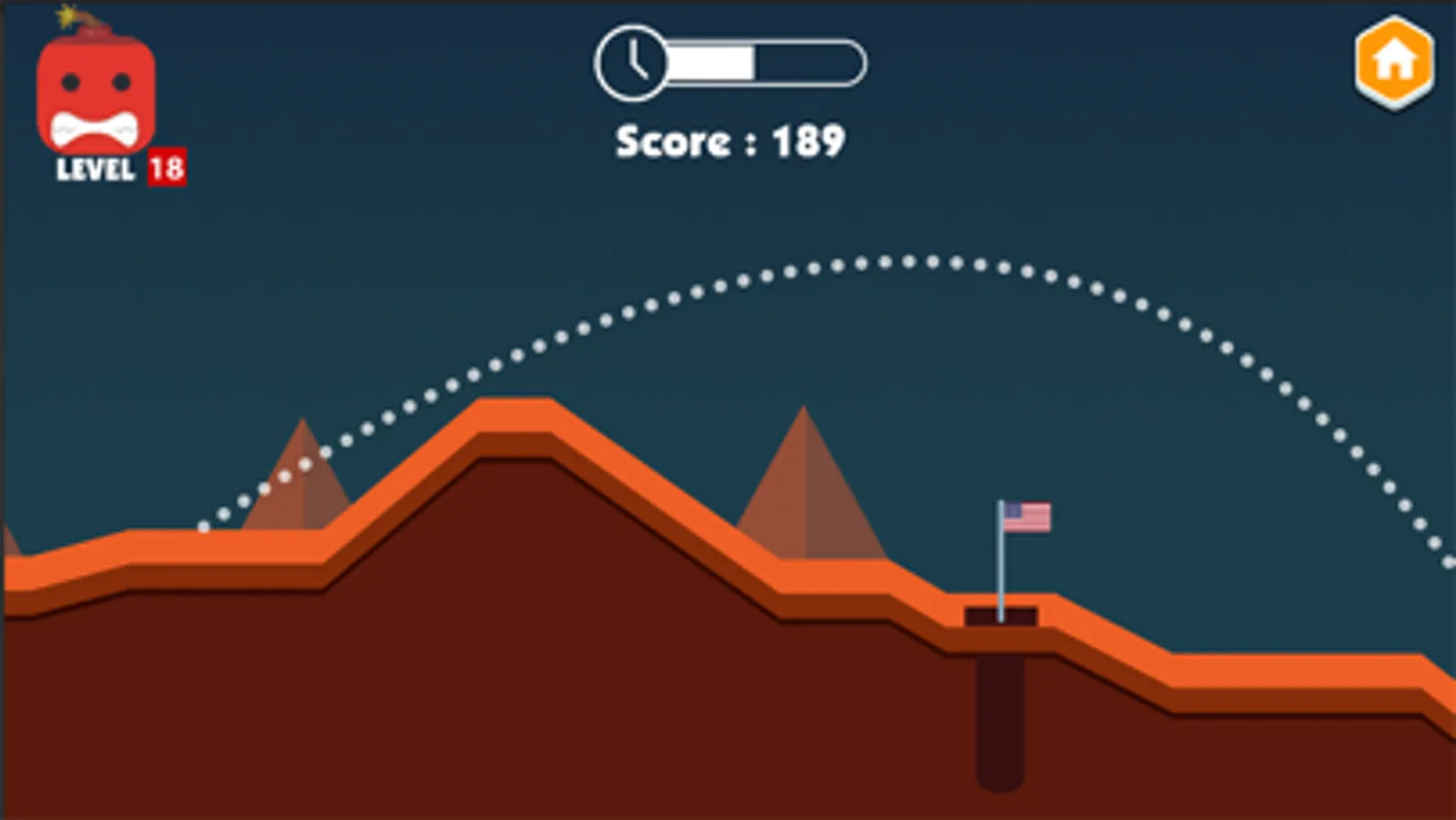1456x820 pixels.
Task: Click the red number 18 level indicator
Action: coord(168,168)
